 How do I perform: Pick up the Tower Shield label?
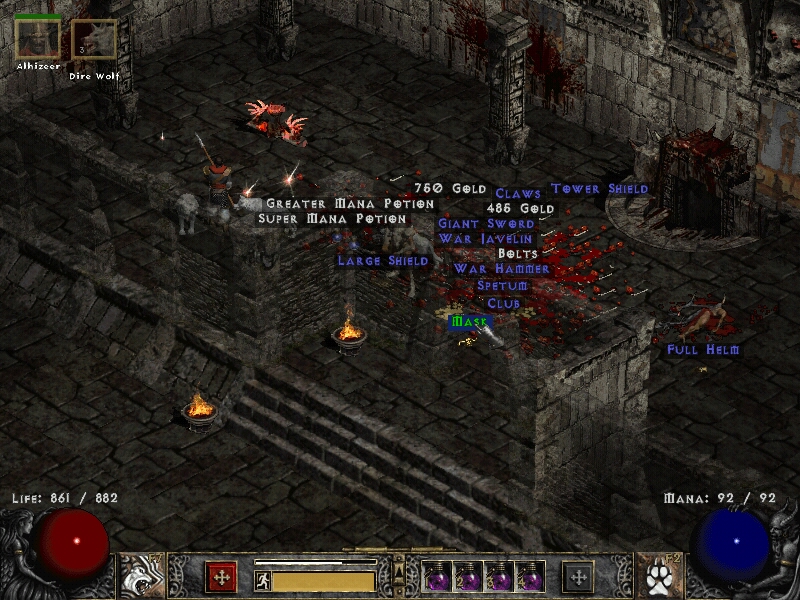pos(600,189)
